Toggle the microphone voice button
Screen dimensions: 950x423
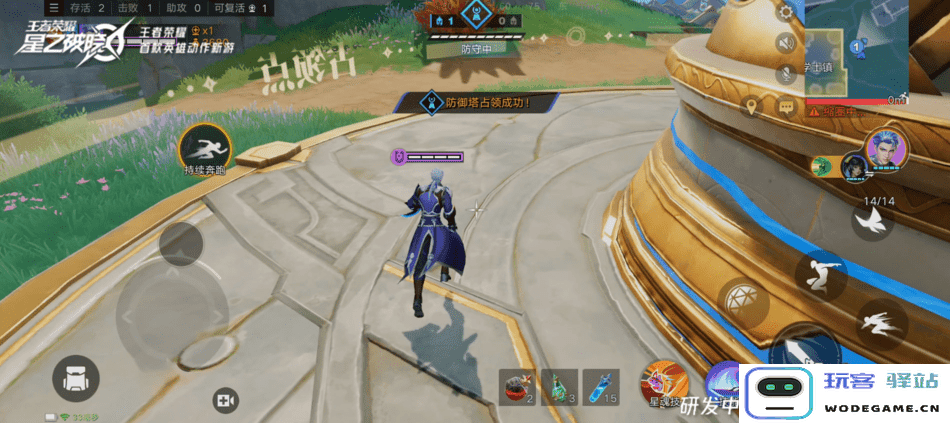[x=786, y=73]
